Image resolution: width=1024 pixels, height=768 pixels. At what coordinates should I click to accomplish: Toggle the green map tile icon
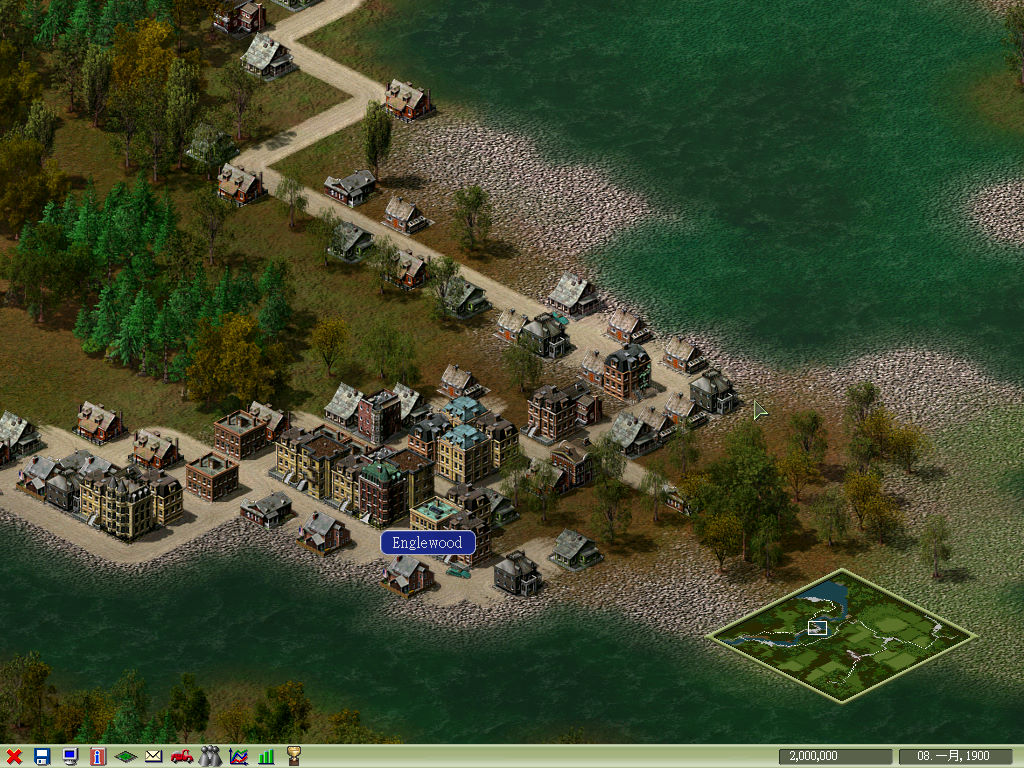coord(126,756)
